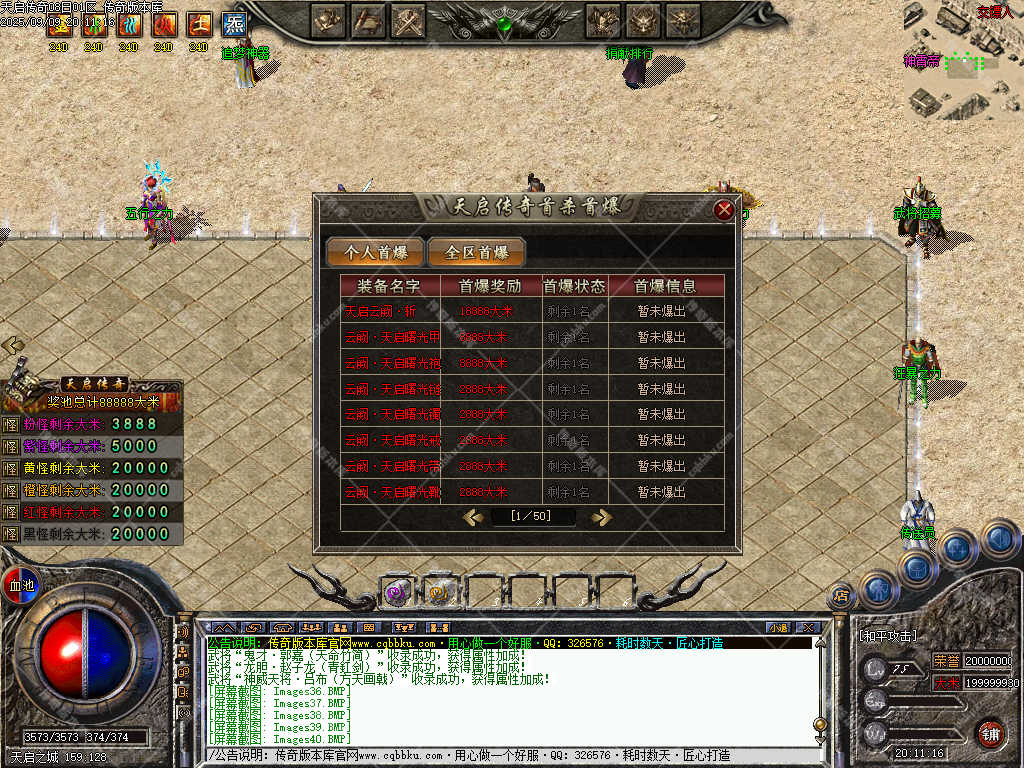Select the 云阙·天启曙光靴 row
Image resolution: width=1024 pixels, height=768 pixels.
[x=531, y=492]
